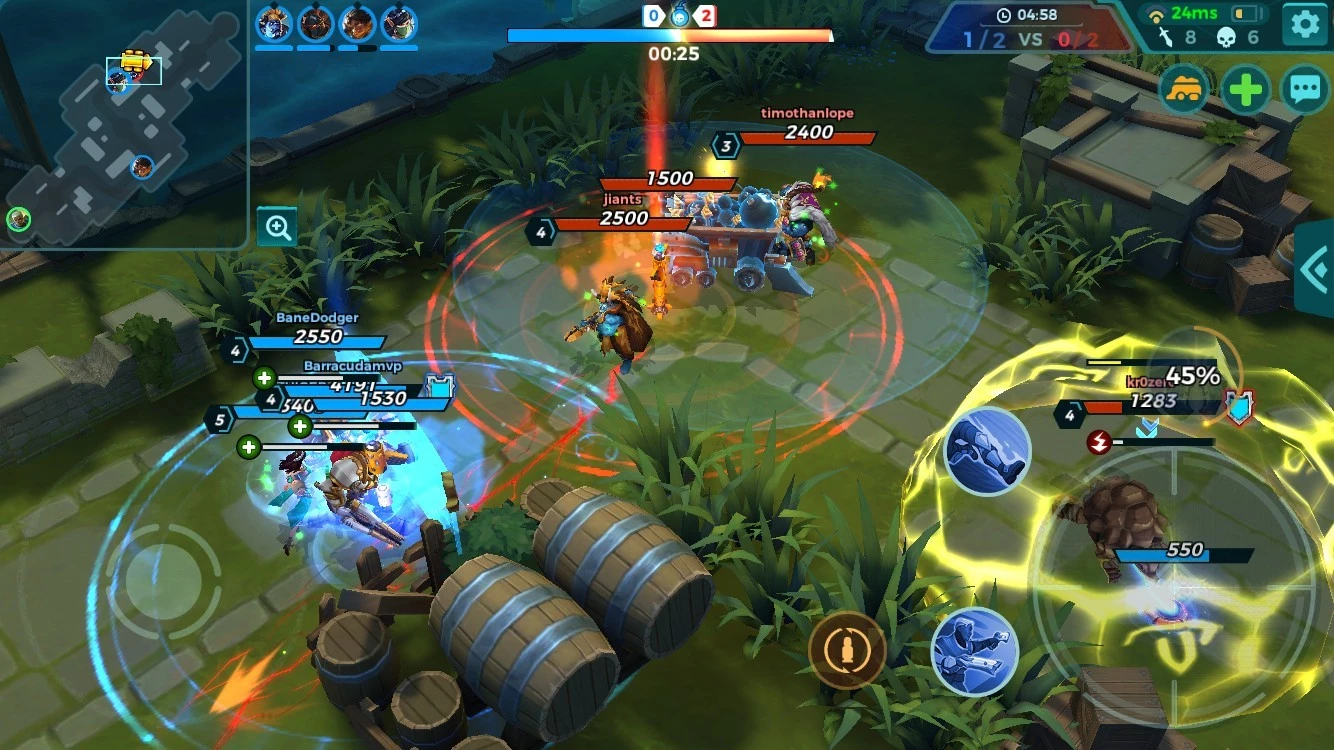Open the chat speech bubble

click(x=1304, y=91)
